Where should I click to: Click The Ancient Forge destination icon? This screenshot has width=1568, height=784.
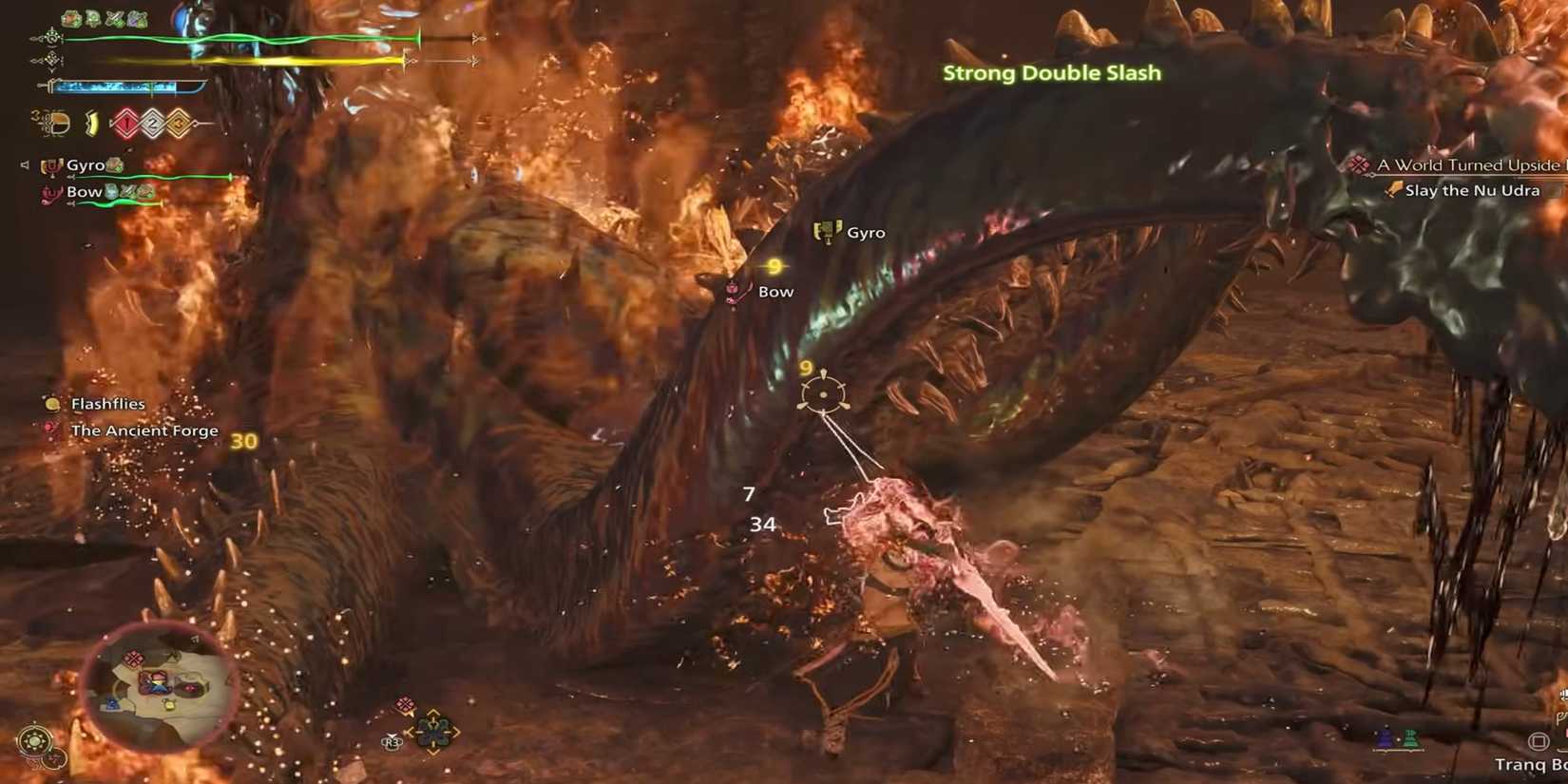(x=49, y=429)
